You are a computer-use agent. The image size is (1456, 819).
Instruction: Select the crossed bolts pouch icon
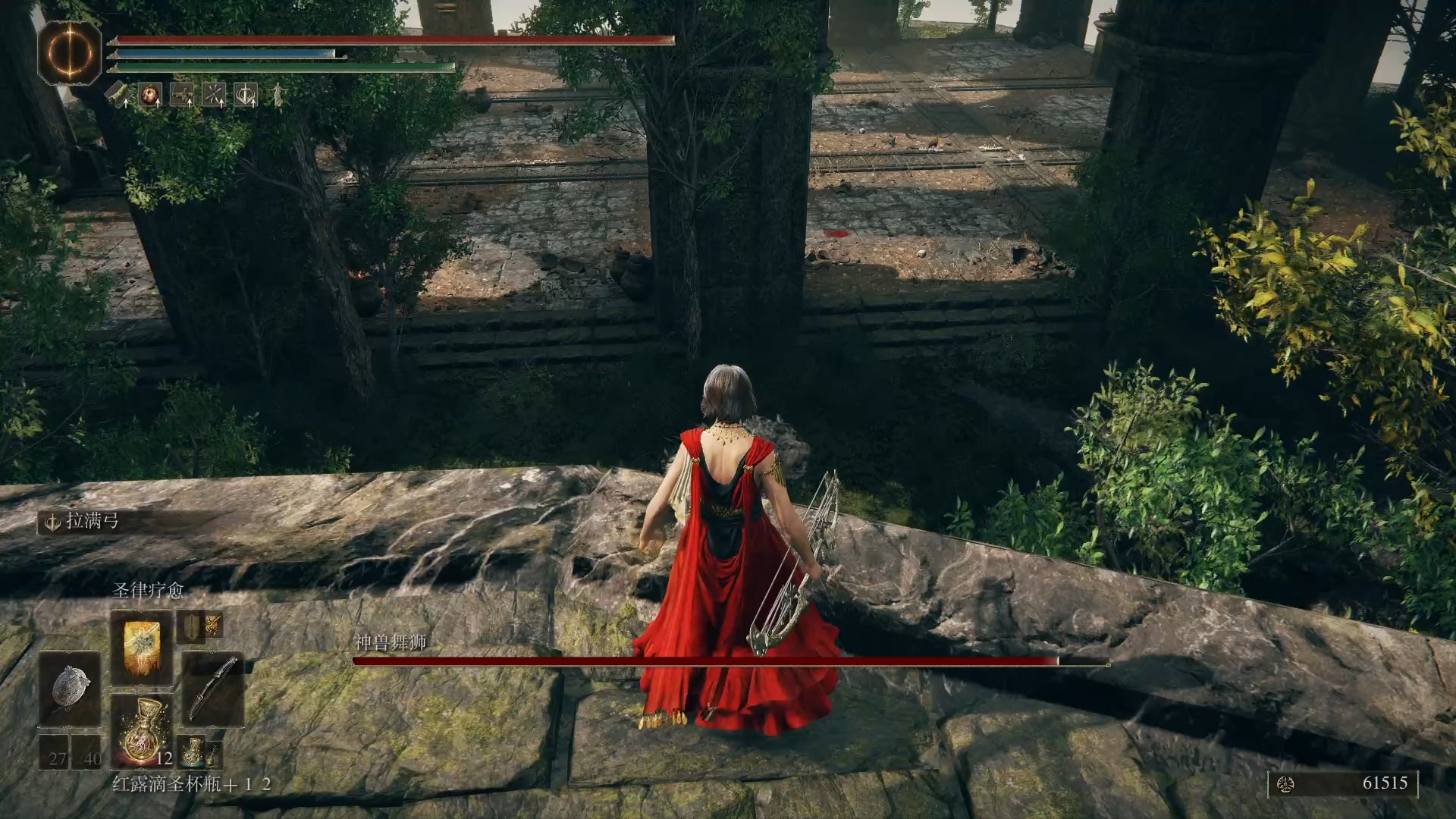[212, 94]
